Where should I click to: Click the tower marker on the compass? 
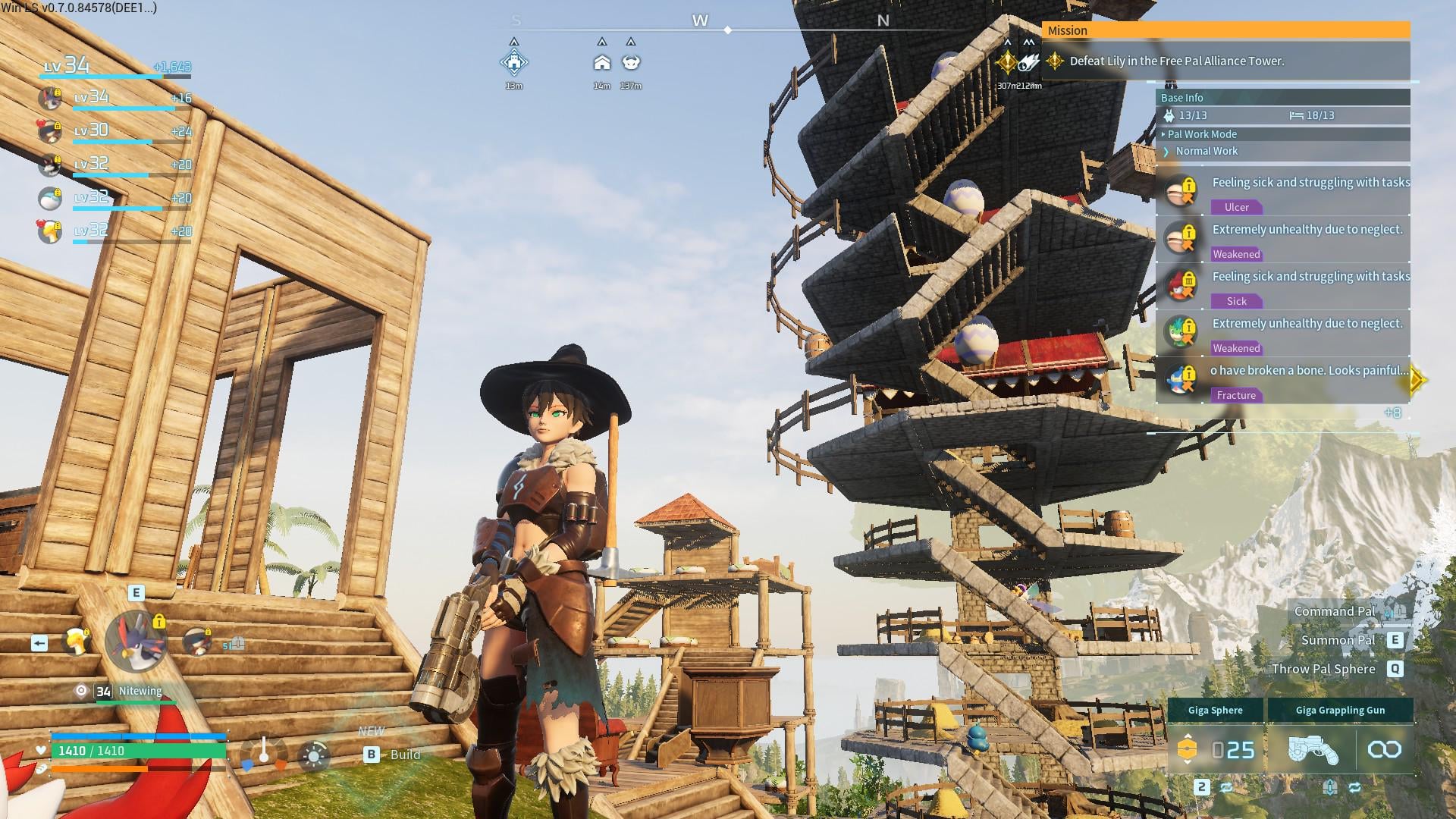514,63
